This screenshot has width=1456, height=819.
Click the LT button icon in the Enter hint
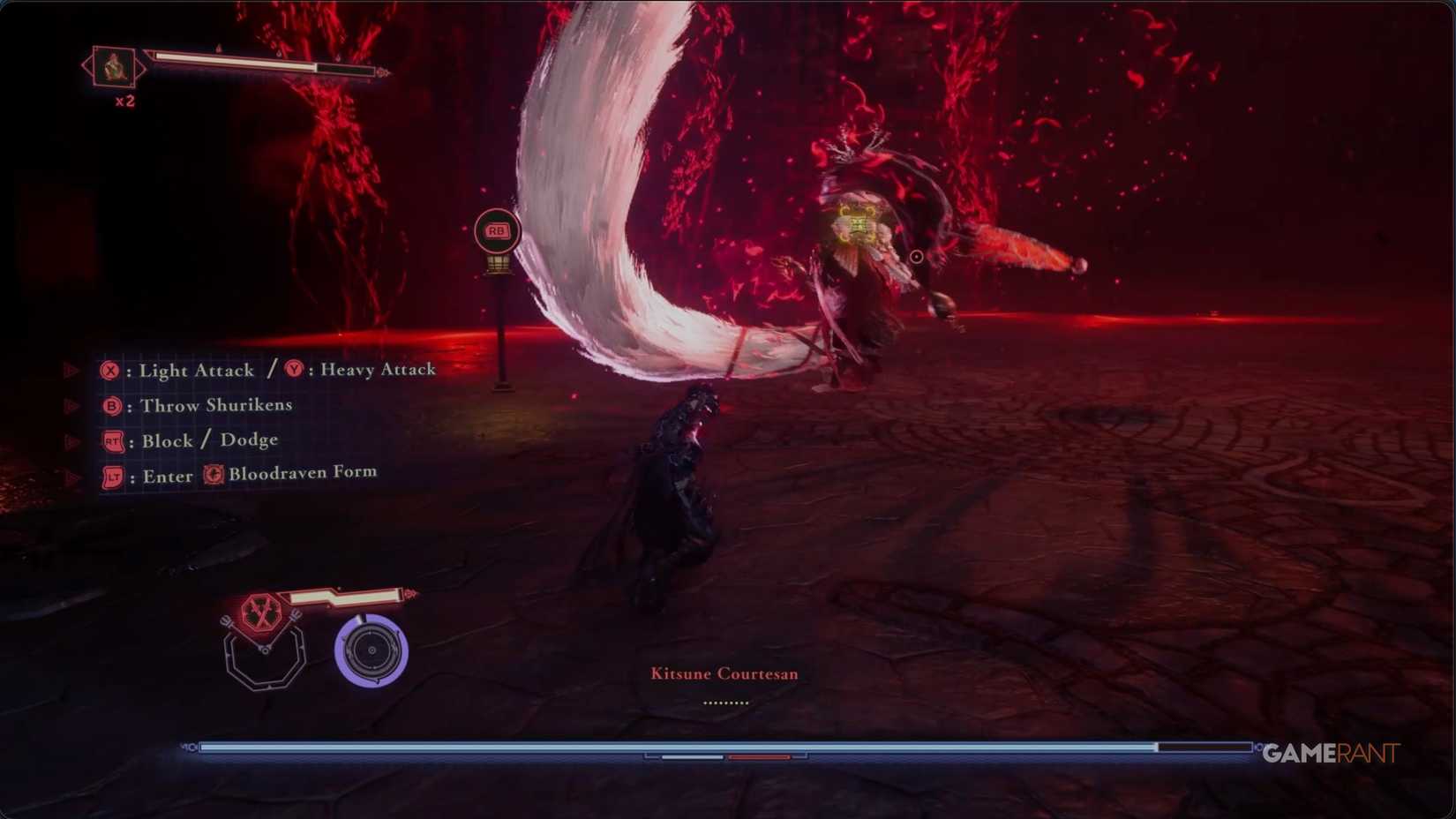coord(114,477)
